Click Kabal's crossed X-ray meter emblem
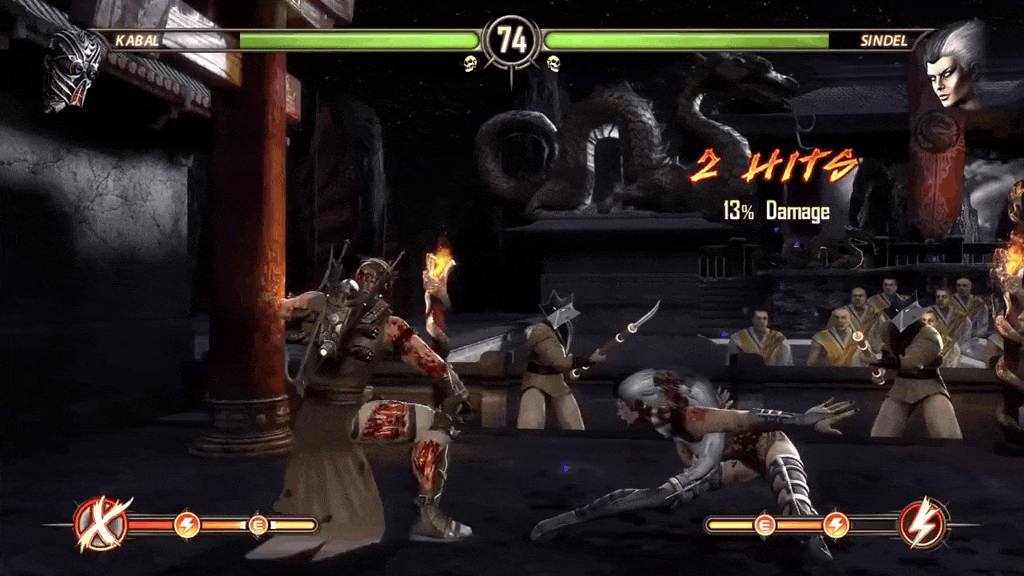Image resolution: width=1024 pixels, height=576 pixels. click(x=102, y=523)
